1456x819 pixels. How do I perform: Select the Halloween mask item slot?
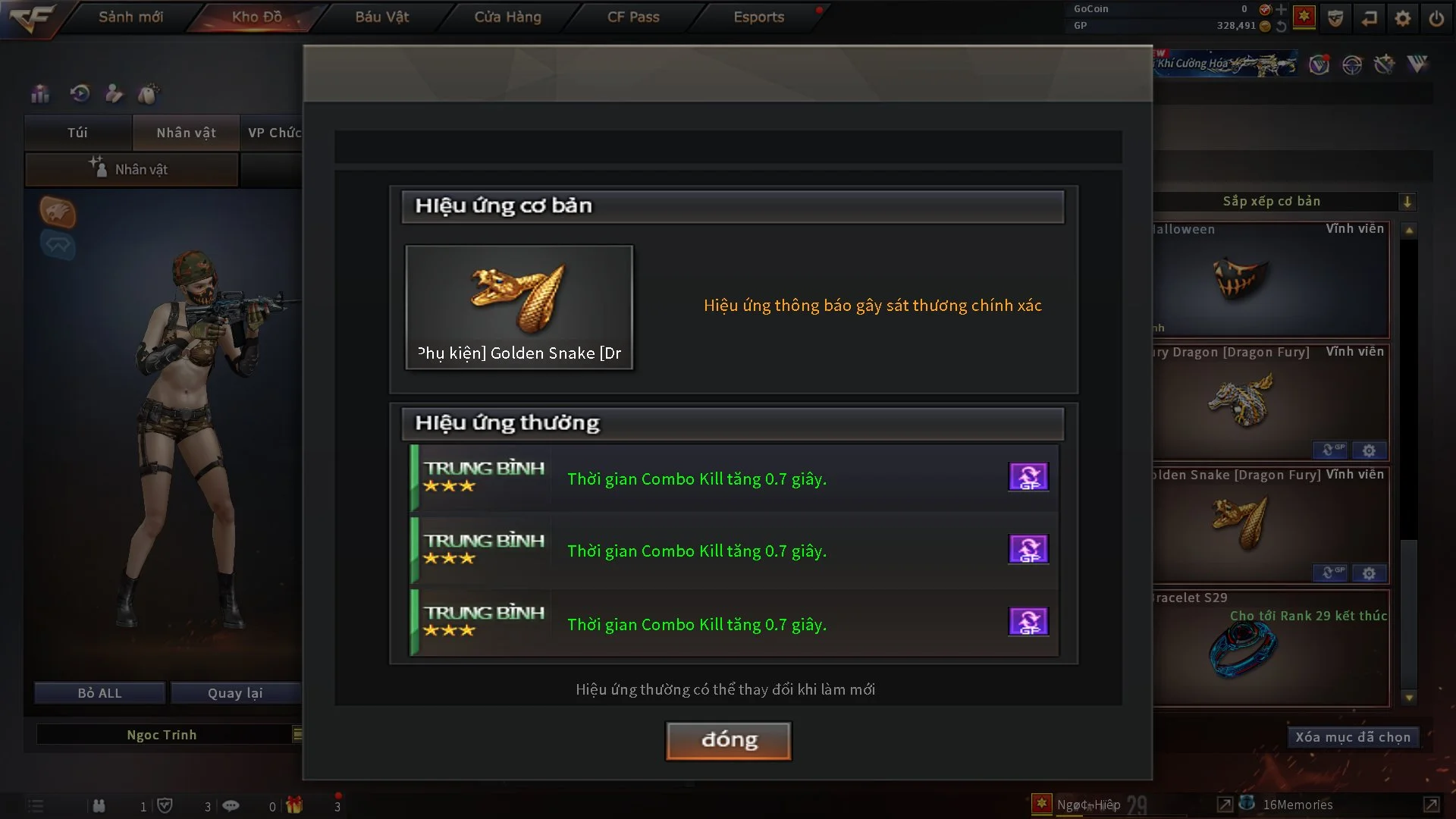pos(1270,281)
